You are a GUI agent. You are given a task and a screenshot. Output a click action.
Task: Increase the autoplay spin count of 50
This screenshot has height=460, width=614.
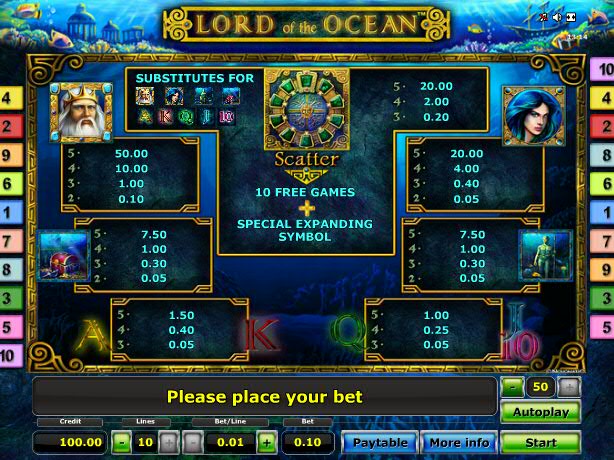568,385
